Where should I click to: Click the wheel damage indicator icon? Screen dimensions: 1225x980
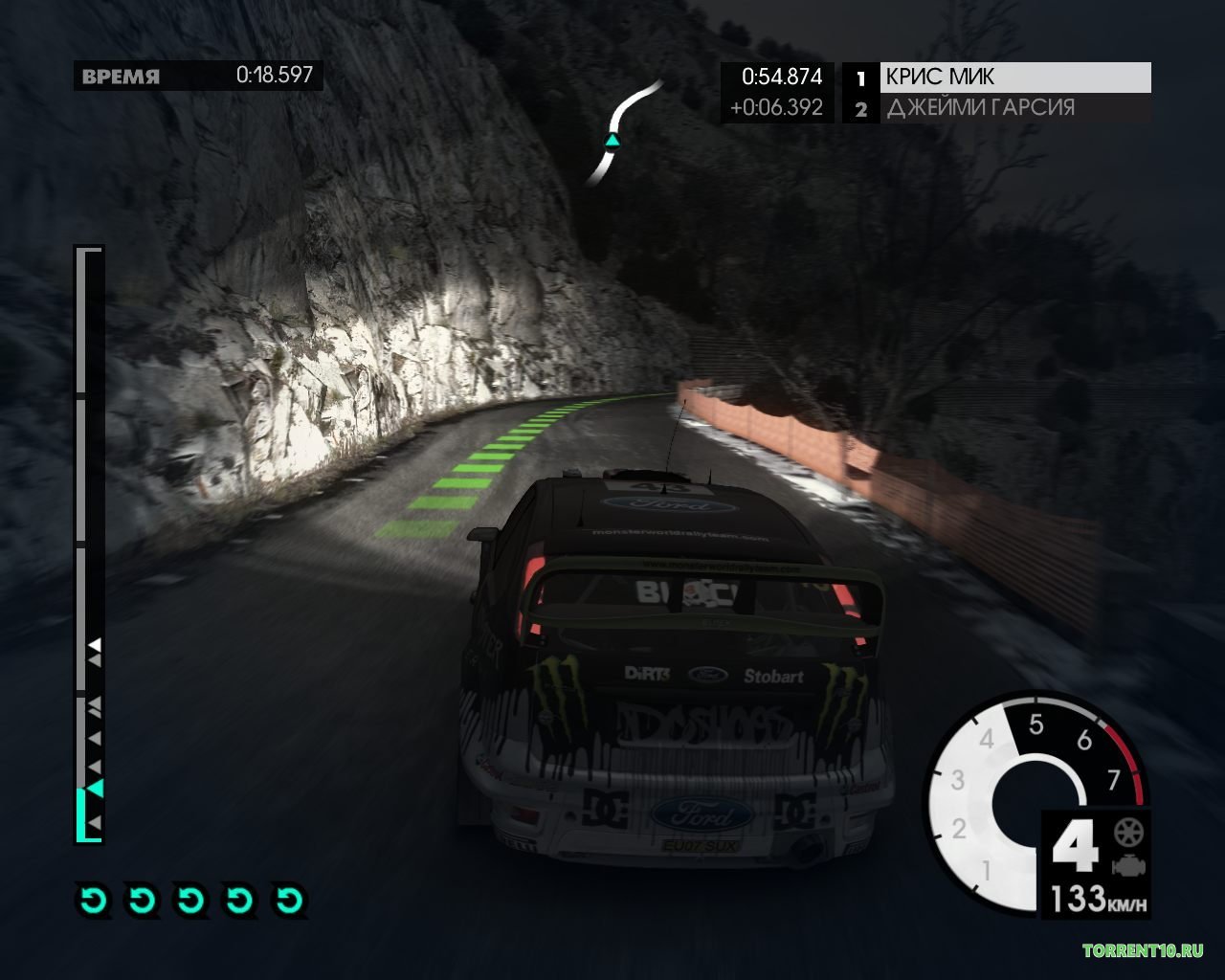pos(1129,832)
